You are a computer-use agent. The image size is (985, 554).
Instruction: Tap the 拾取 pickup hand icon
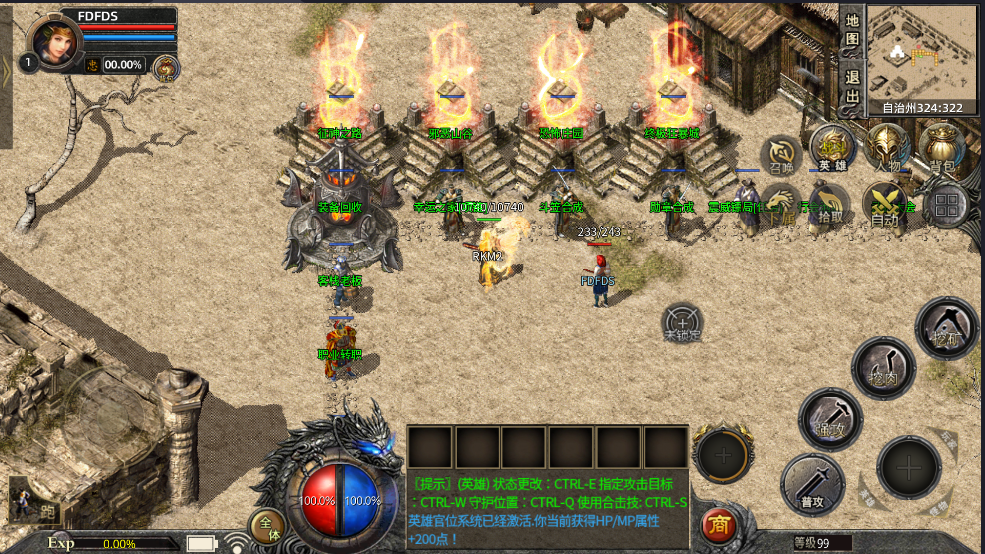pos(829,203)
